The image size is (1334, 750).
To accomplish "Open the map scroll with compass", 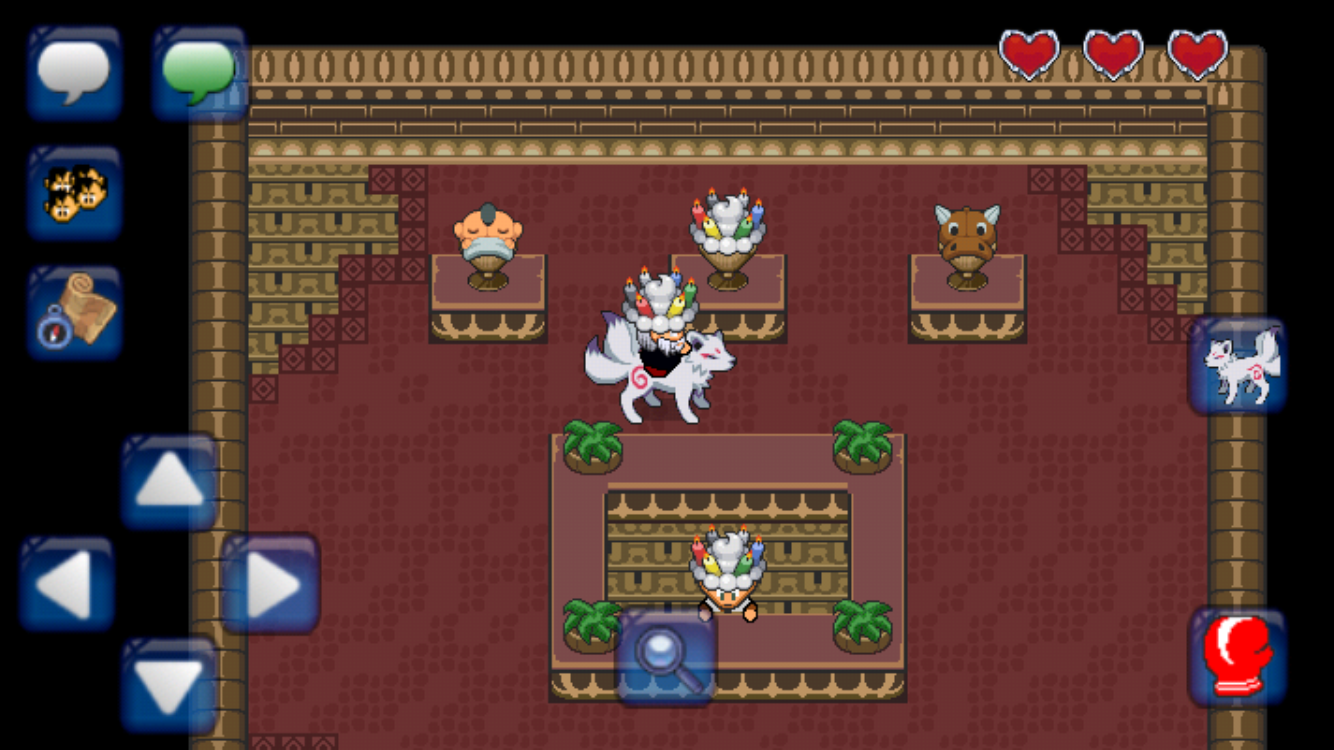I will coord(75,312).
